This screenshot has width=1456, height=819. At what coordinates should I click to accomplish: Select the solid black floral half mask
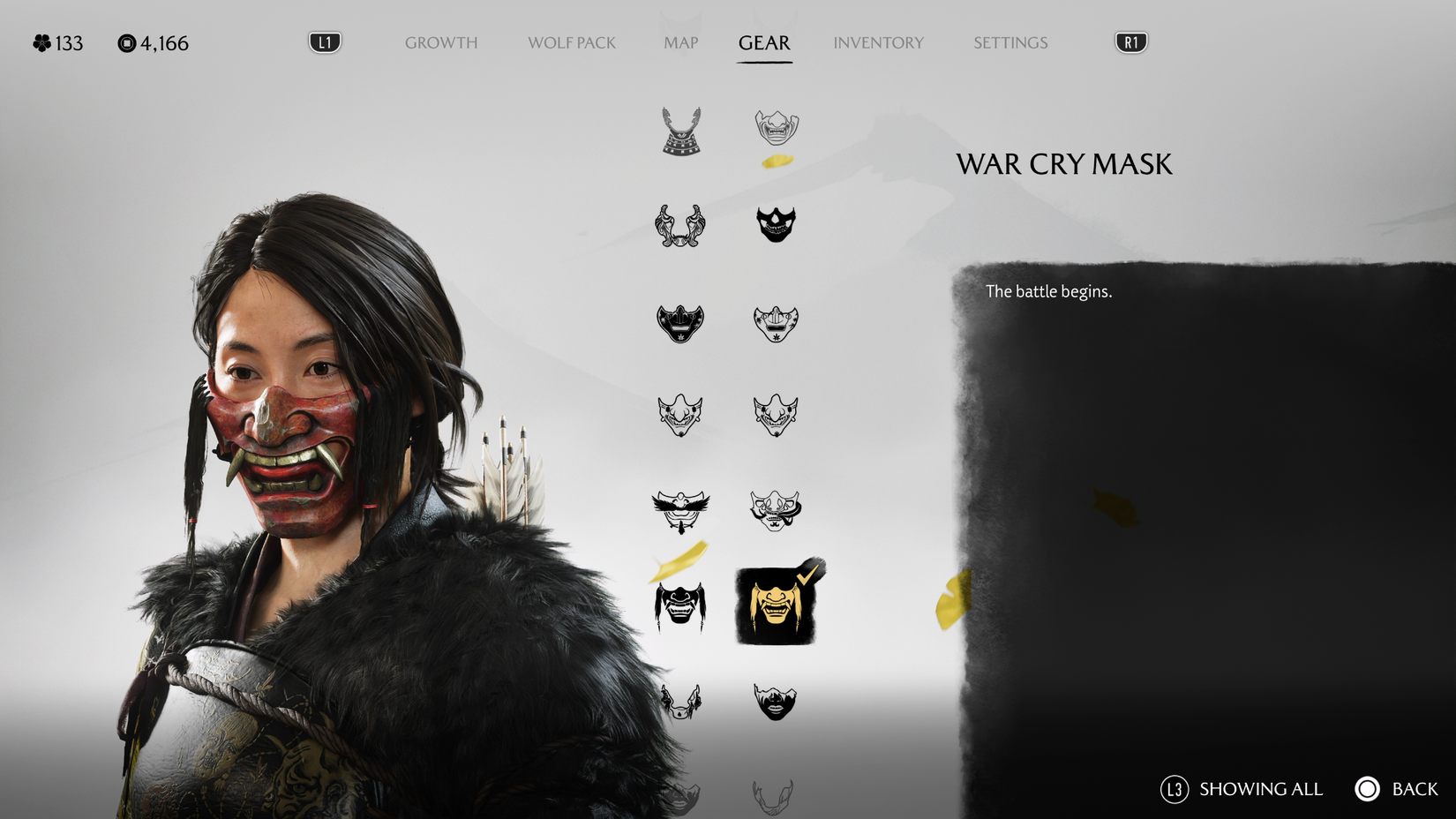click(x=680, y=324)
